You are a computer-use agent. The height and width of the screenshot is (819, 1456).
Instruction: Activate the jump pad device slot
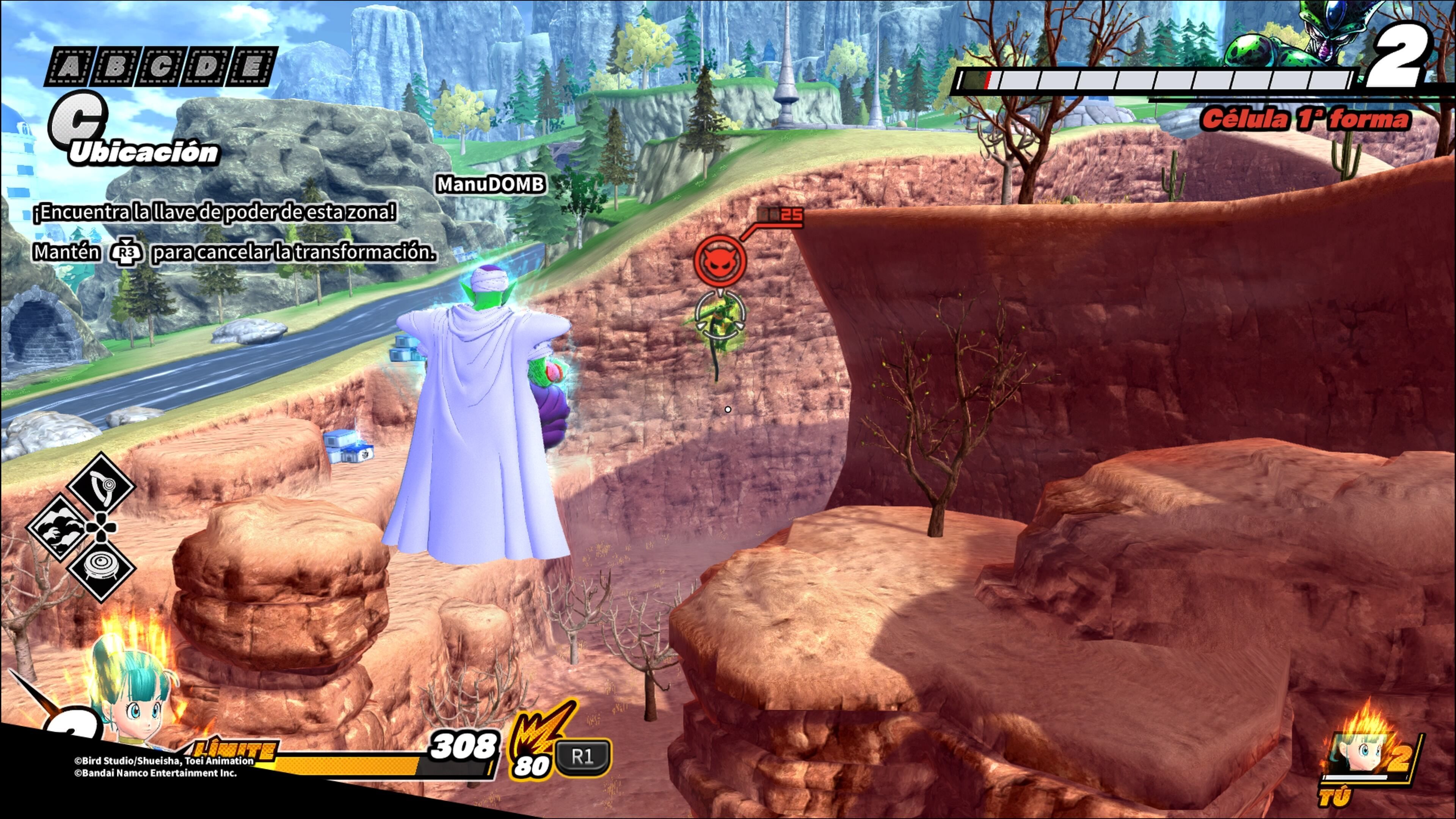coord(101,568)
